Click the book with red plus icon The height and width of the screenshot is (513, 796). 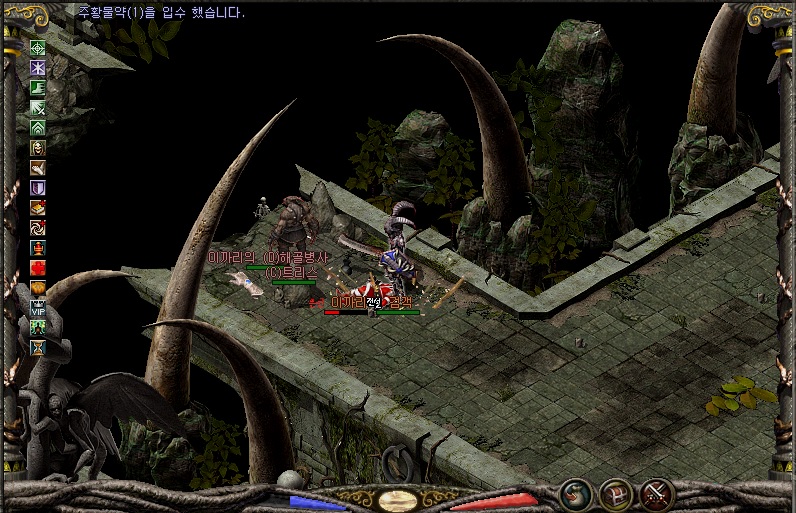38,207
